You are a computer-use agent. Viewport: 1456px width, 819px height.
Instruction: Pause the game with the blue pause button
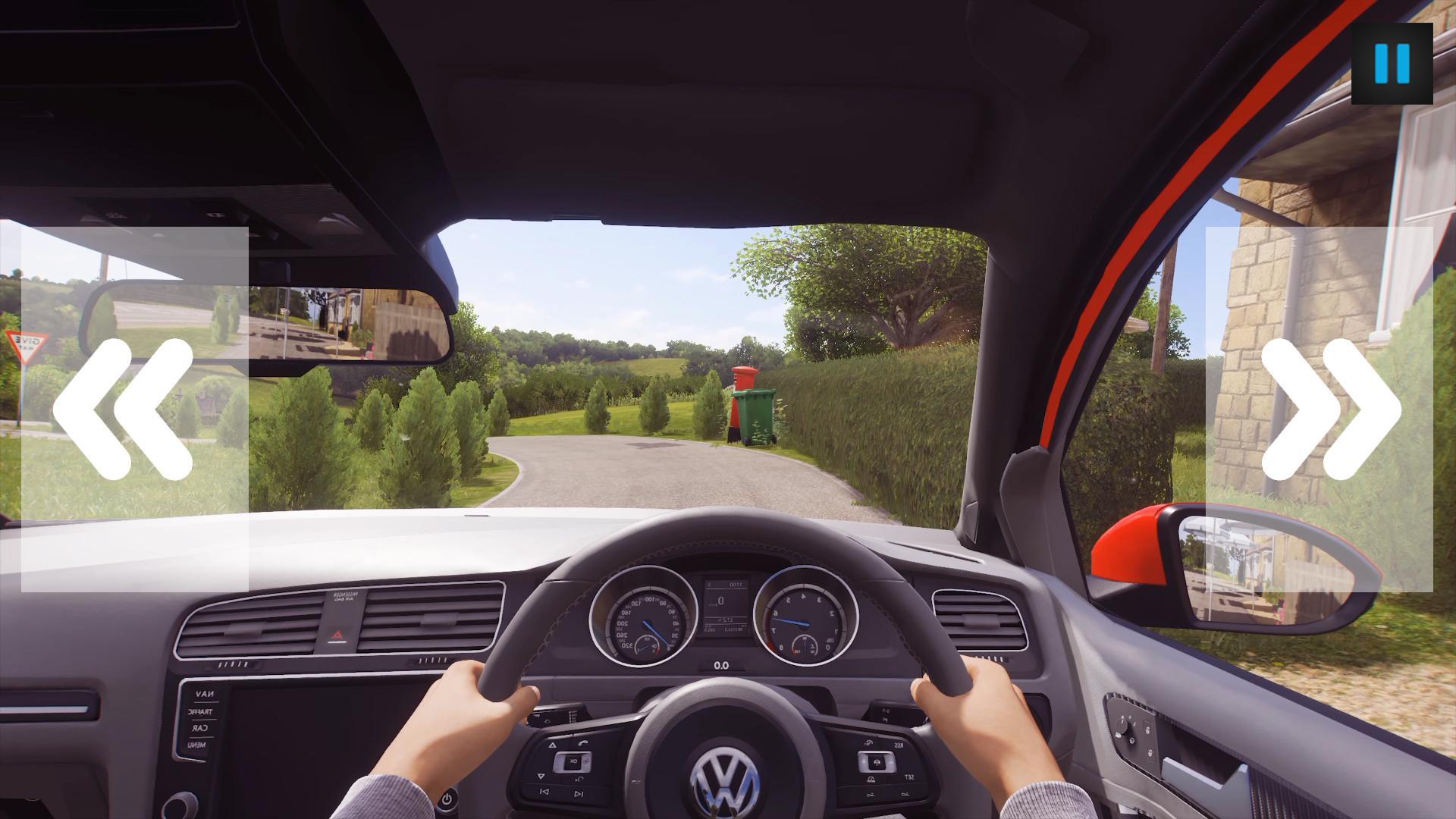1392,64
